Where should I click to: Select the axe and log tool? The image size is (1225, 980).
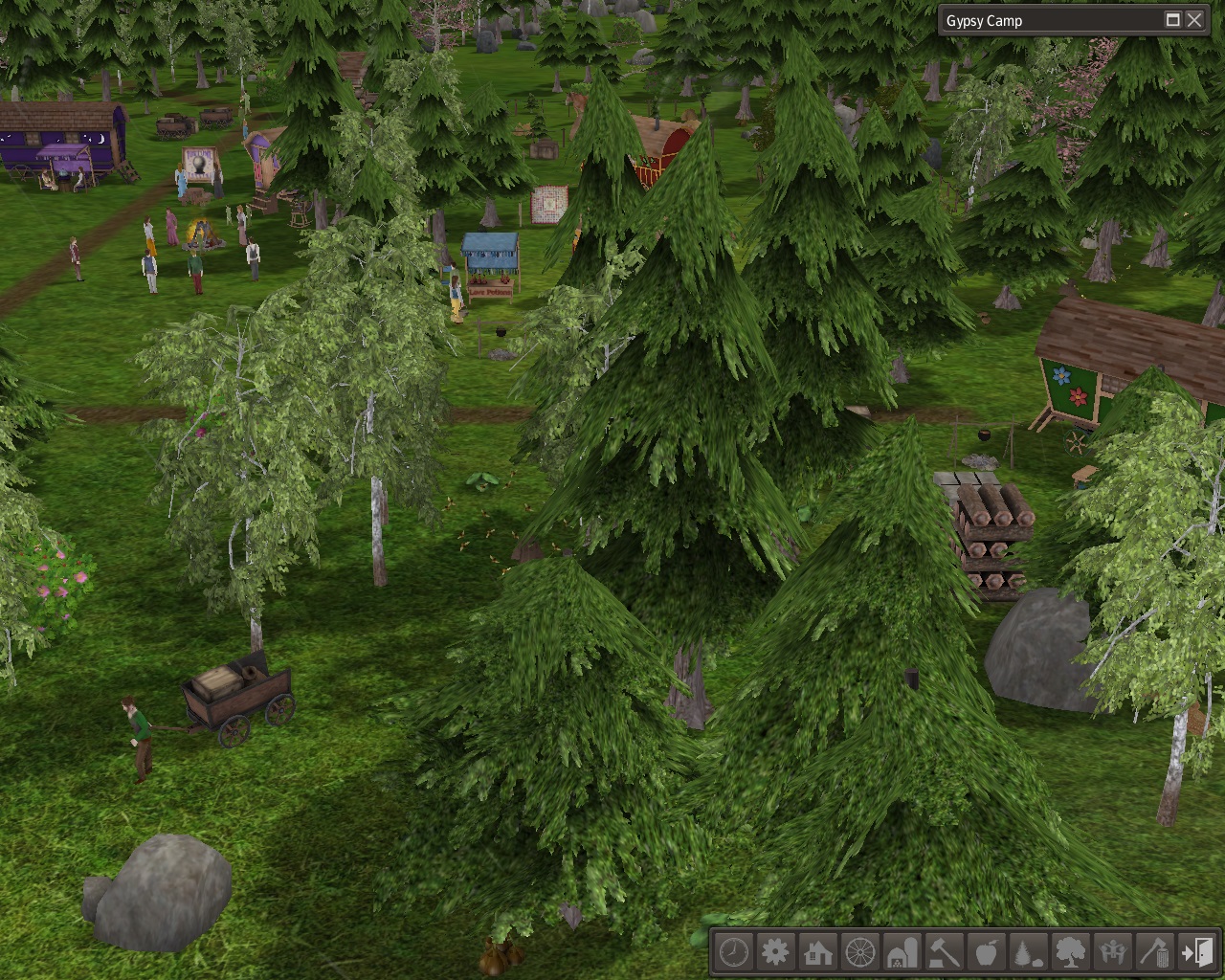pyautogui.click(x=1154, y=952)
